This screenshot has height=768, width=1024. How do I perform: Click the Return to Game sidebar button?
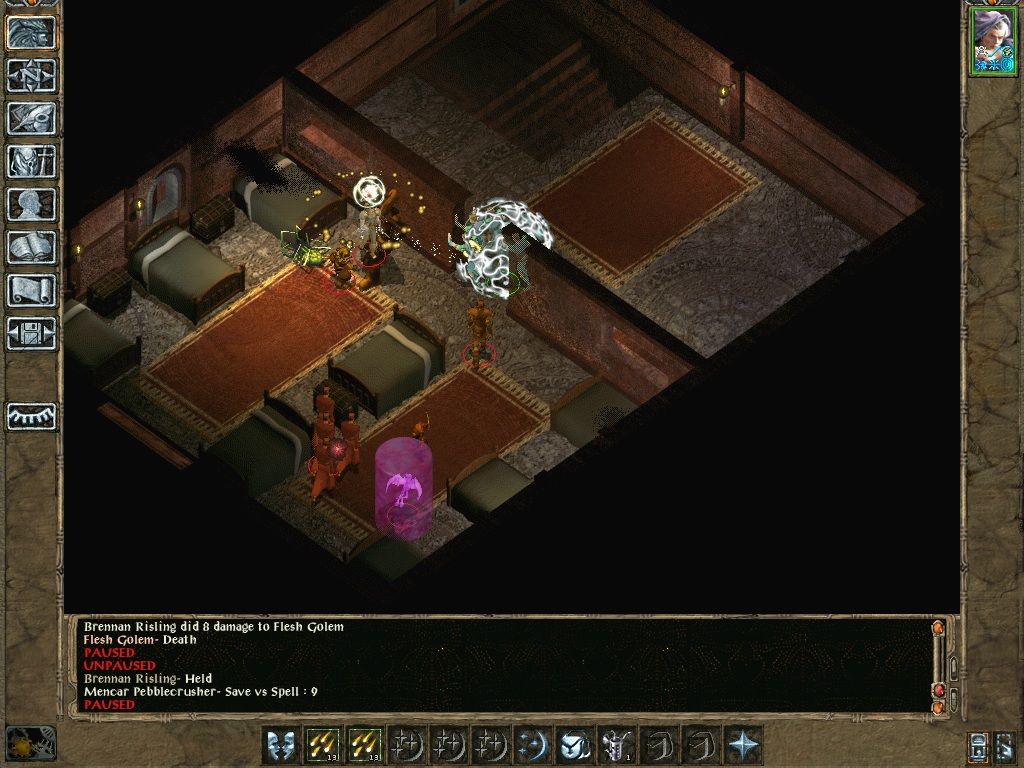[32, 32]
